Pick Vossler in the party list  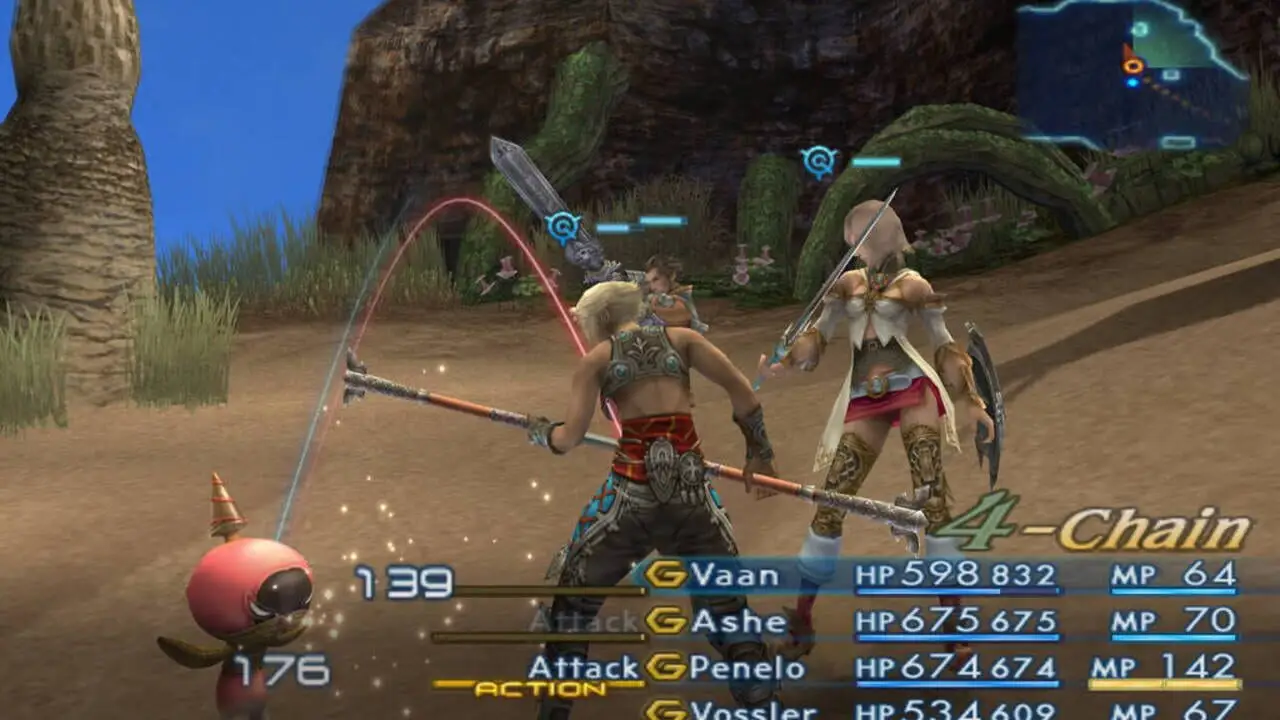click(x=753, y=710)
